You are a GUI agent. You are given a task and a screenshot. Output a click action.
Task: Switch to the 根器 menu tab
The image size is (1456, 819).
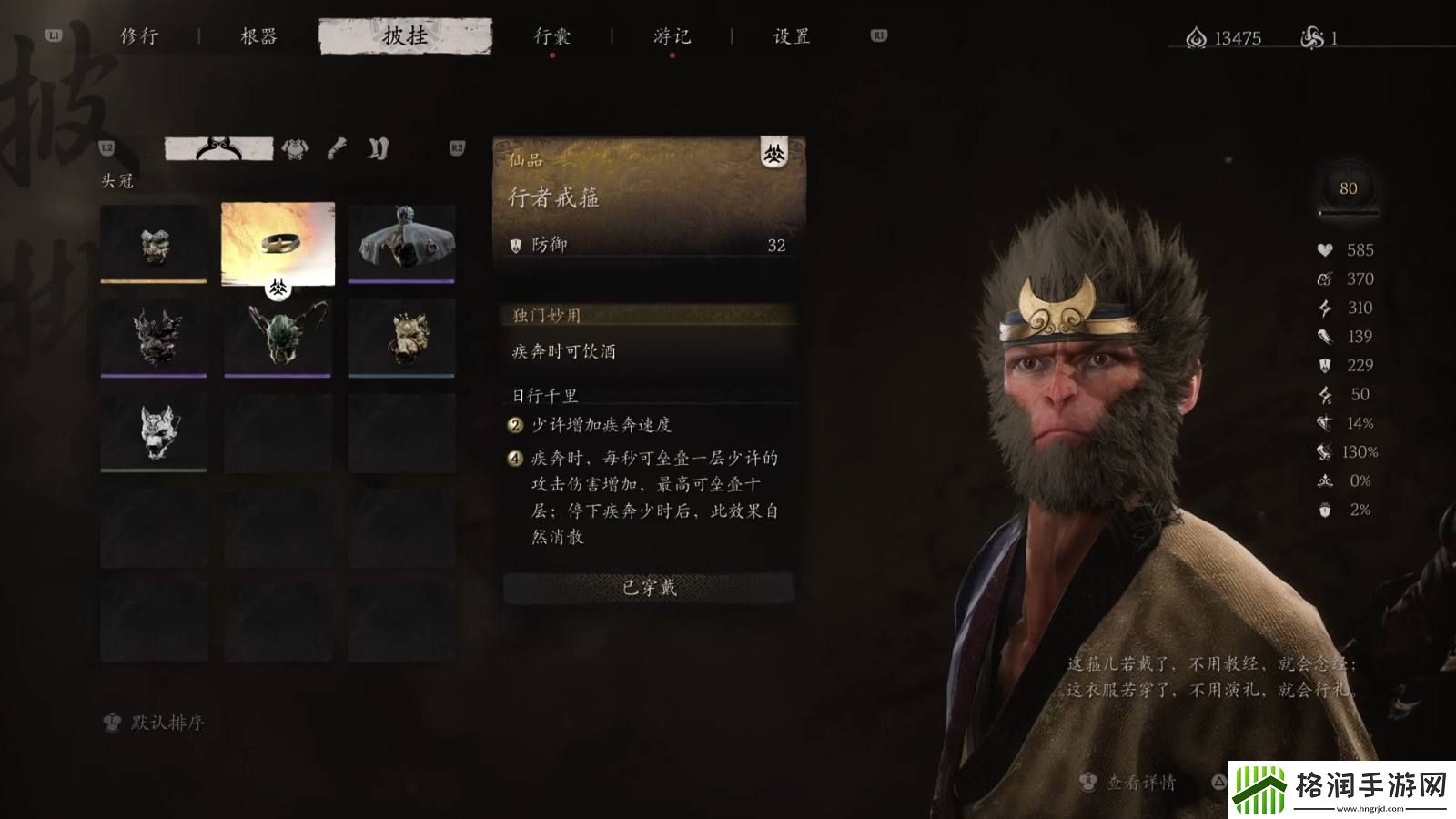point(259,36)
